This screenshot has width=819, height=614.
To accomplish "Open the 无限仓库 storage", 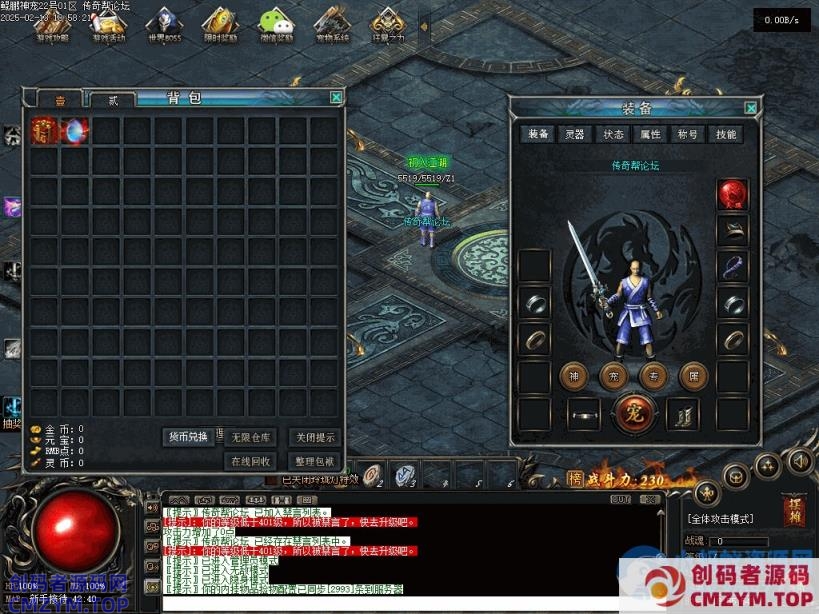I will [x=251, y=437].
